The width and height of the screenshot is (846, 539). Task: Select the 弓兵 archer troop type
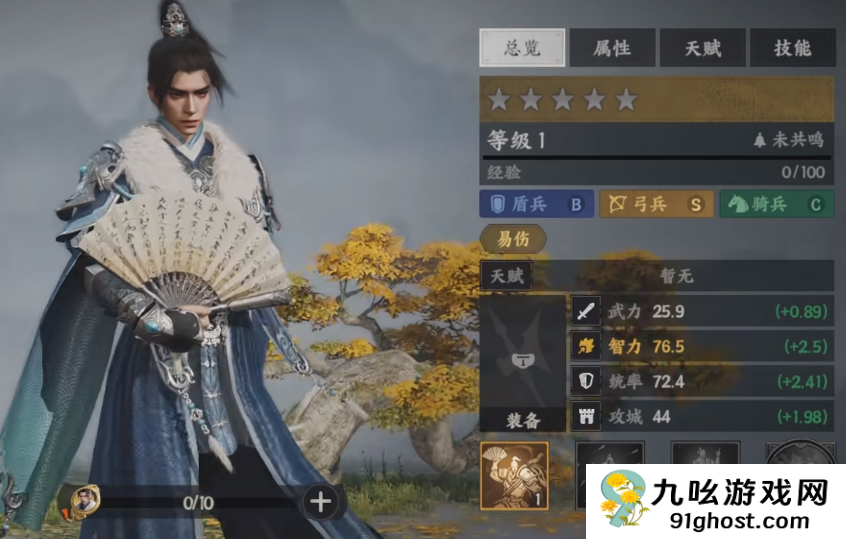[x=655, y=204]
